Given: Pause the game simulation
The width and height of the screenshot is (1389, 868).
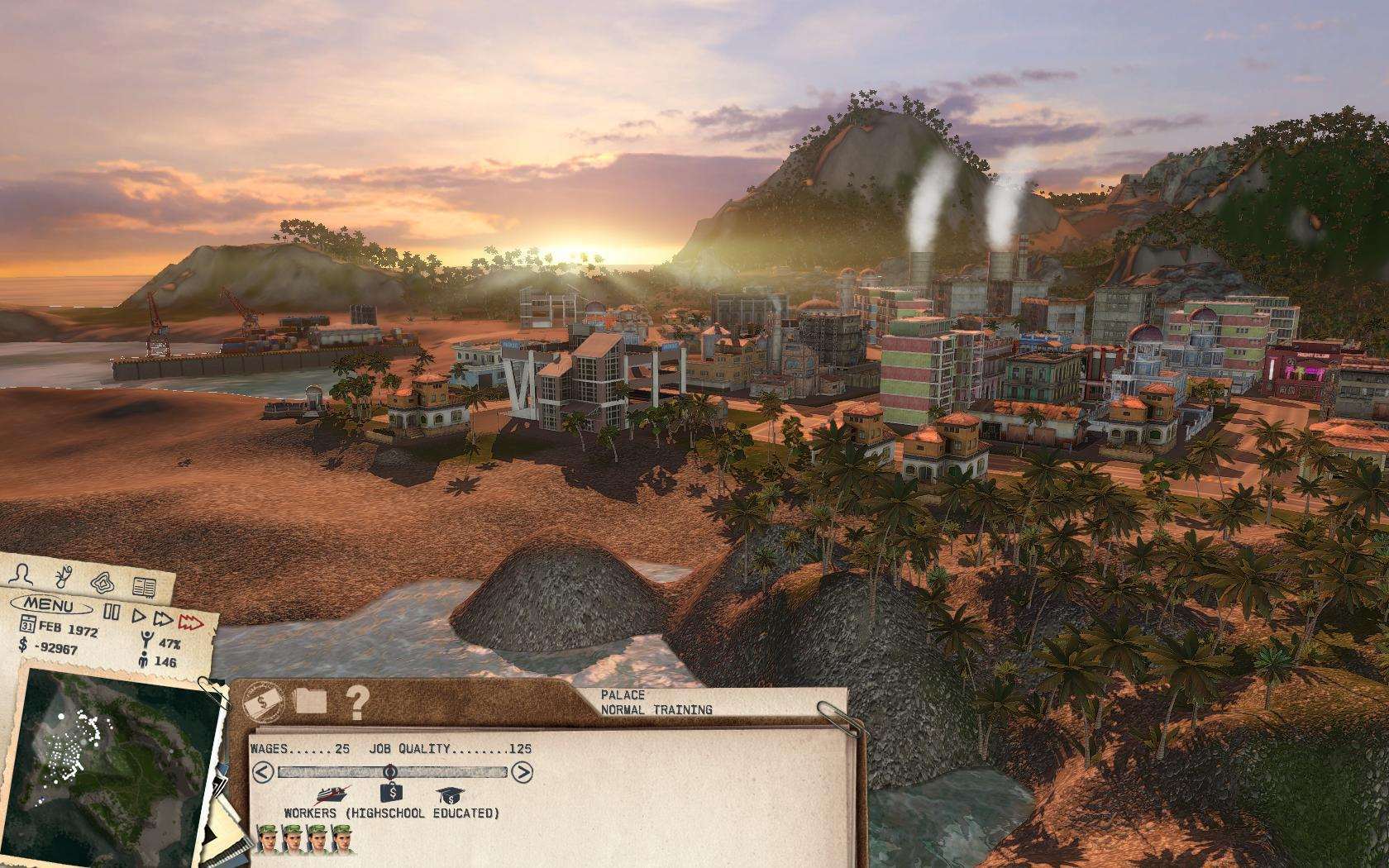Looking at the screenshot, I should tap(112, 612).
